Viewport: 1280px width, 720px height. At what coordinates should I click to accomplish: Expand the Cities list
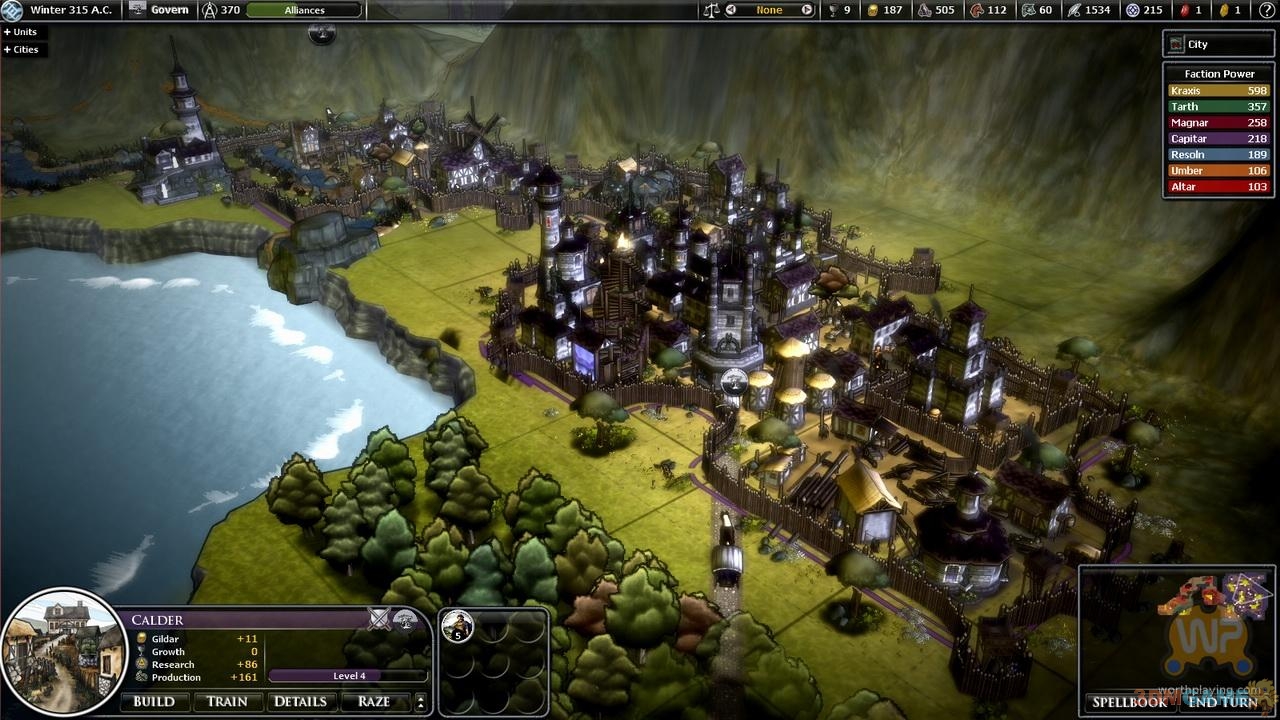pos(22,49)
